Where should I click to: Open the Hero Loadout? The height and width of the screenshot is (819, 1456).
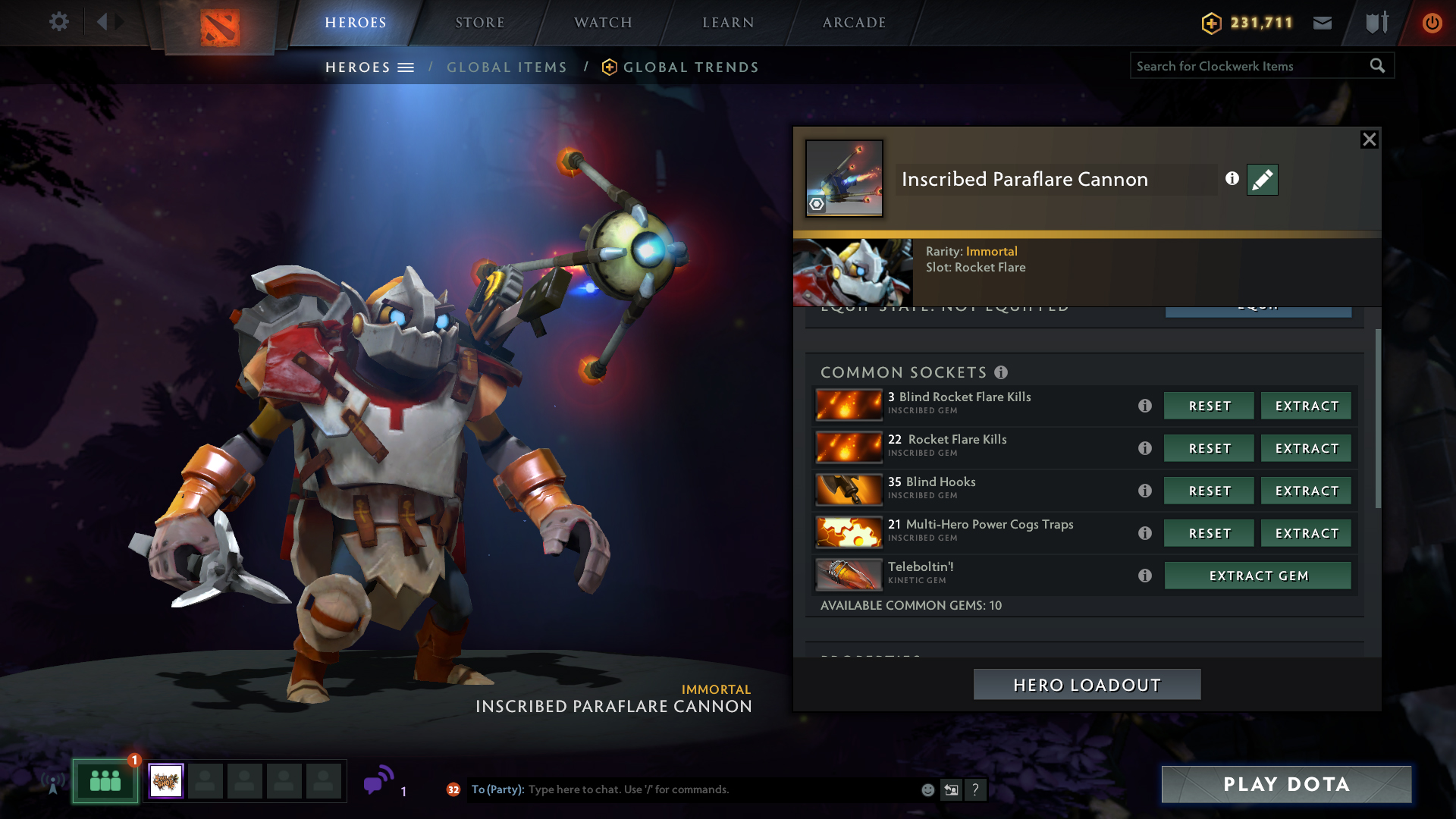tap(1087, 685)
